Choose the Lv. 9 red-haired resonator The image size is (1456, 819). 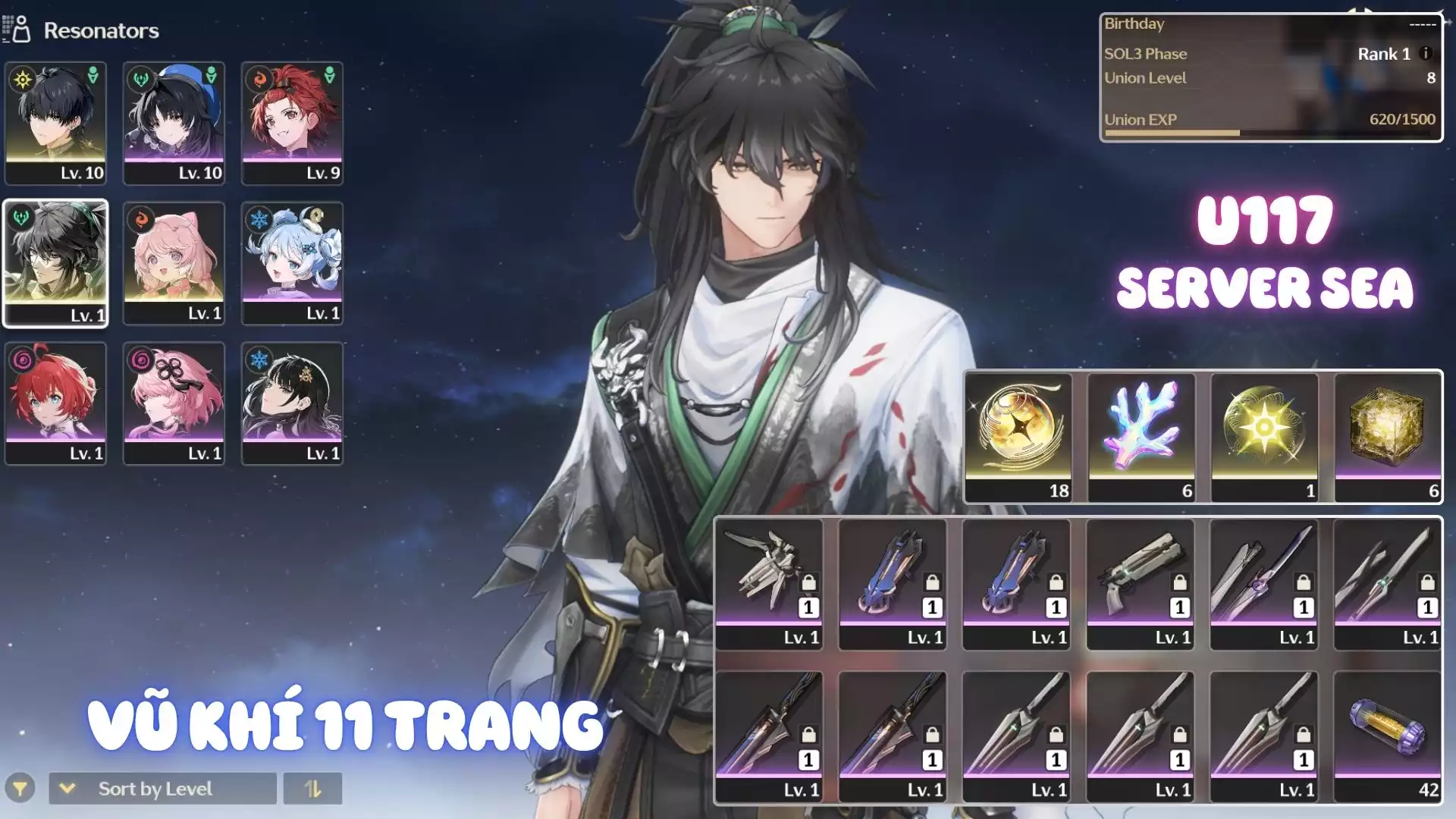point(292,123)
